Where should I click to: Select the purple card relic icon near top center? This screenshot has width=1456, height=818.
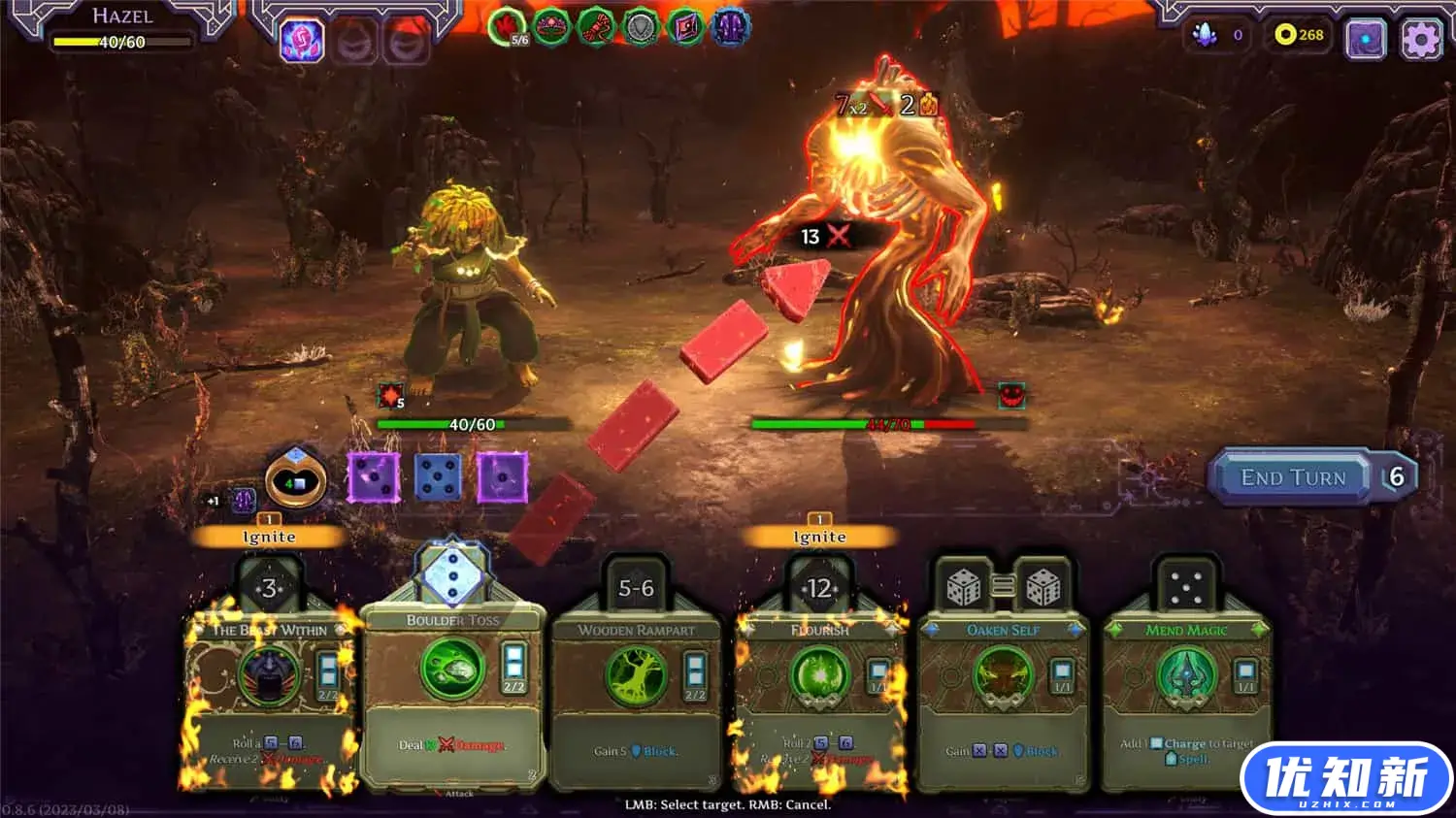[683, 27]
